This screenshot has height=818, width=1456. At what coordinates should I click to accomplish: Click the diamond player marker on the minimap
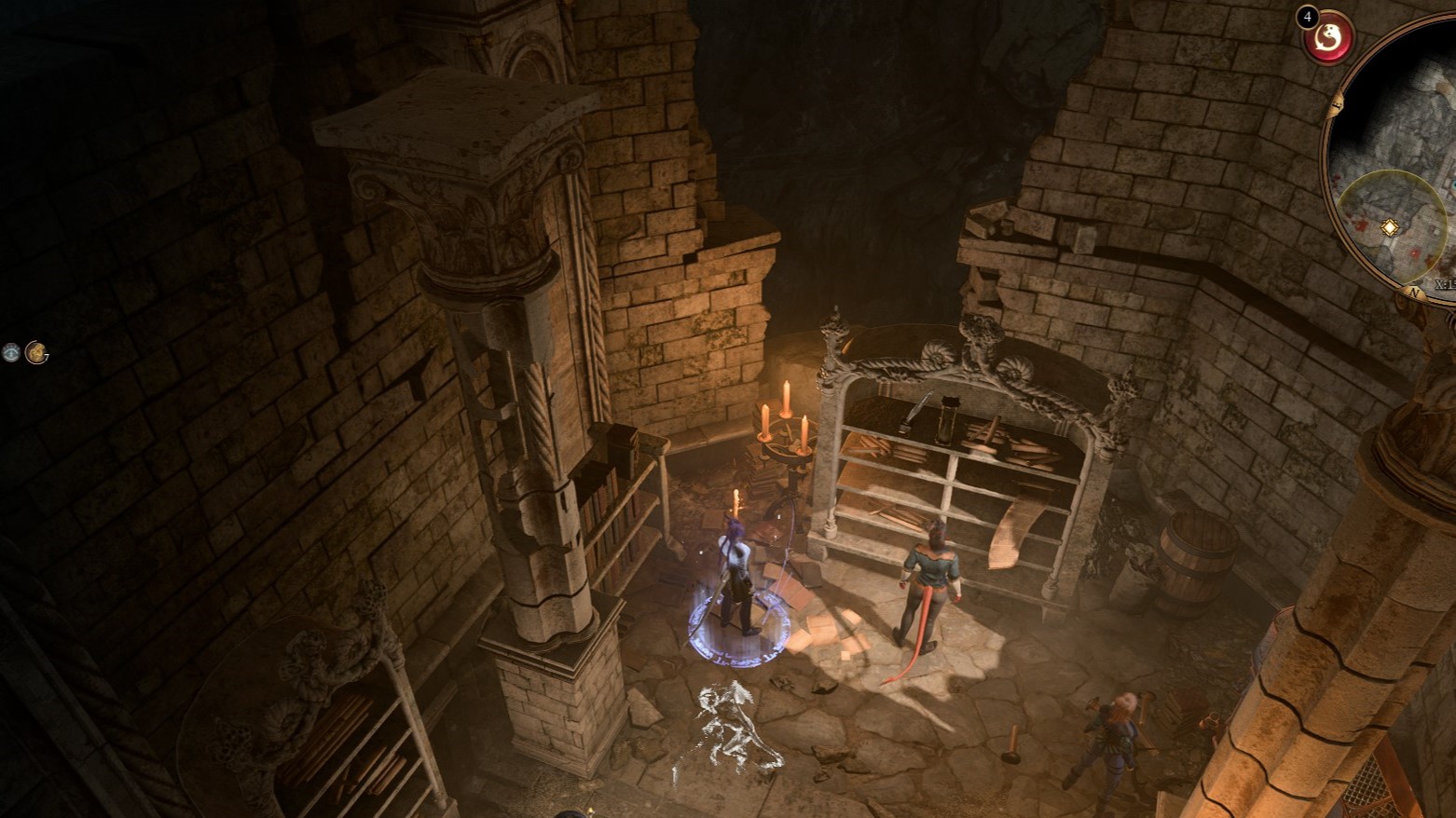tap(1389, 226)
